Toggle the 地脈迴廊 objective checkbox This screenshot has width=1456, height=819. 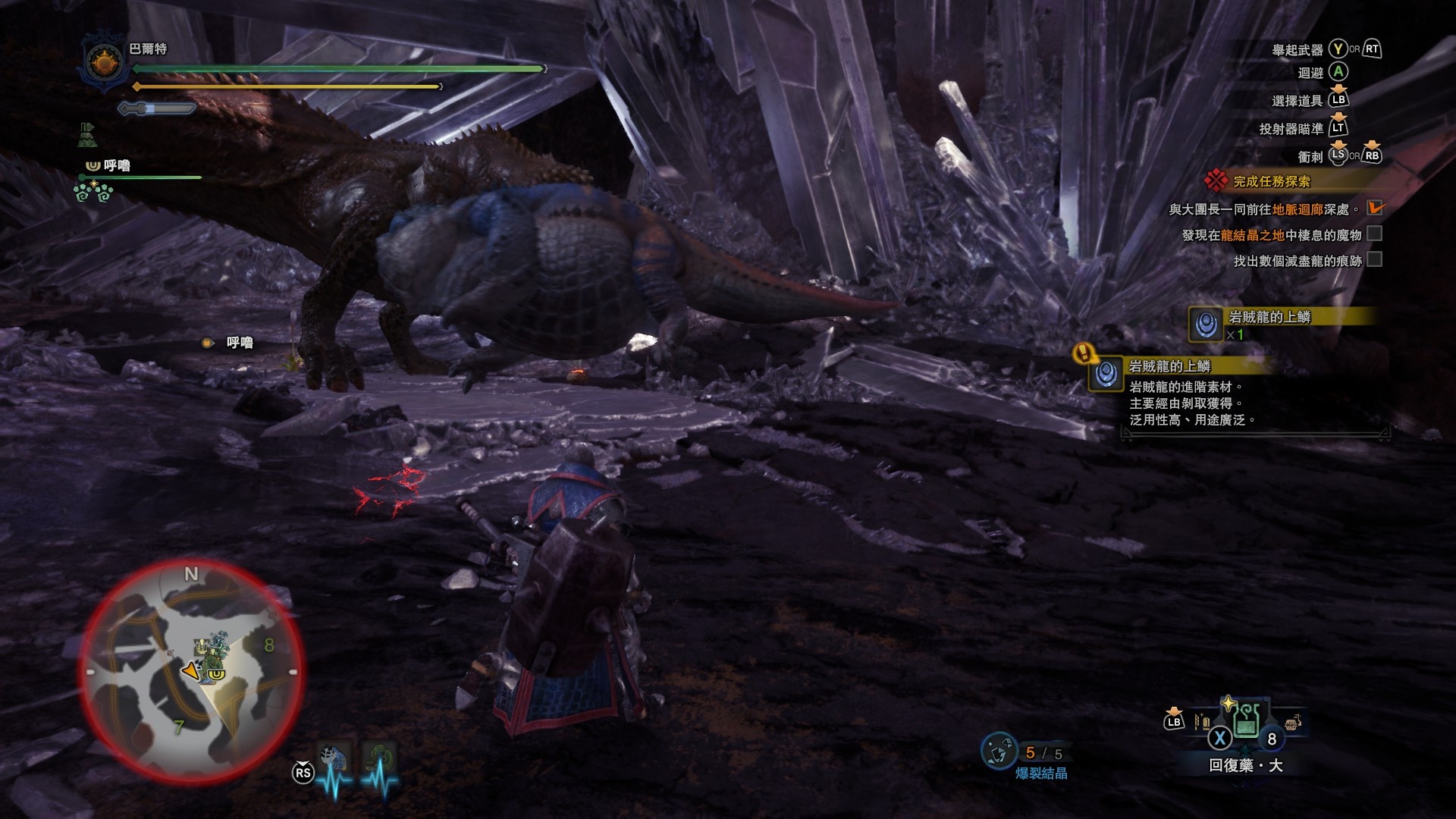[1374, 208]
